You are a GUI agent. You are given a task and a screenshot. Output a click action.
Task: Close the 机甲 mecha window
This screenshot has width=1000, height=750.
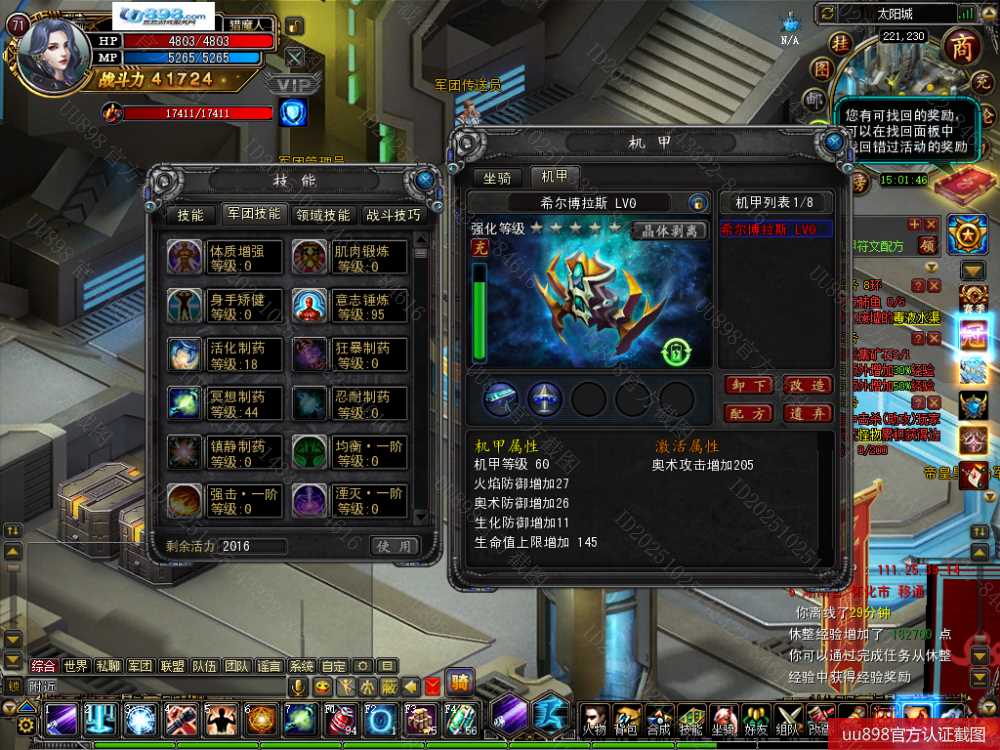point(834,140)
